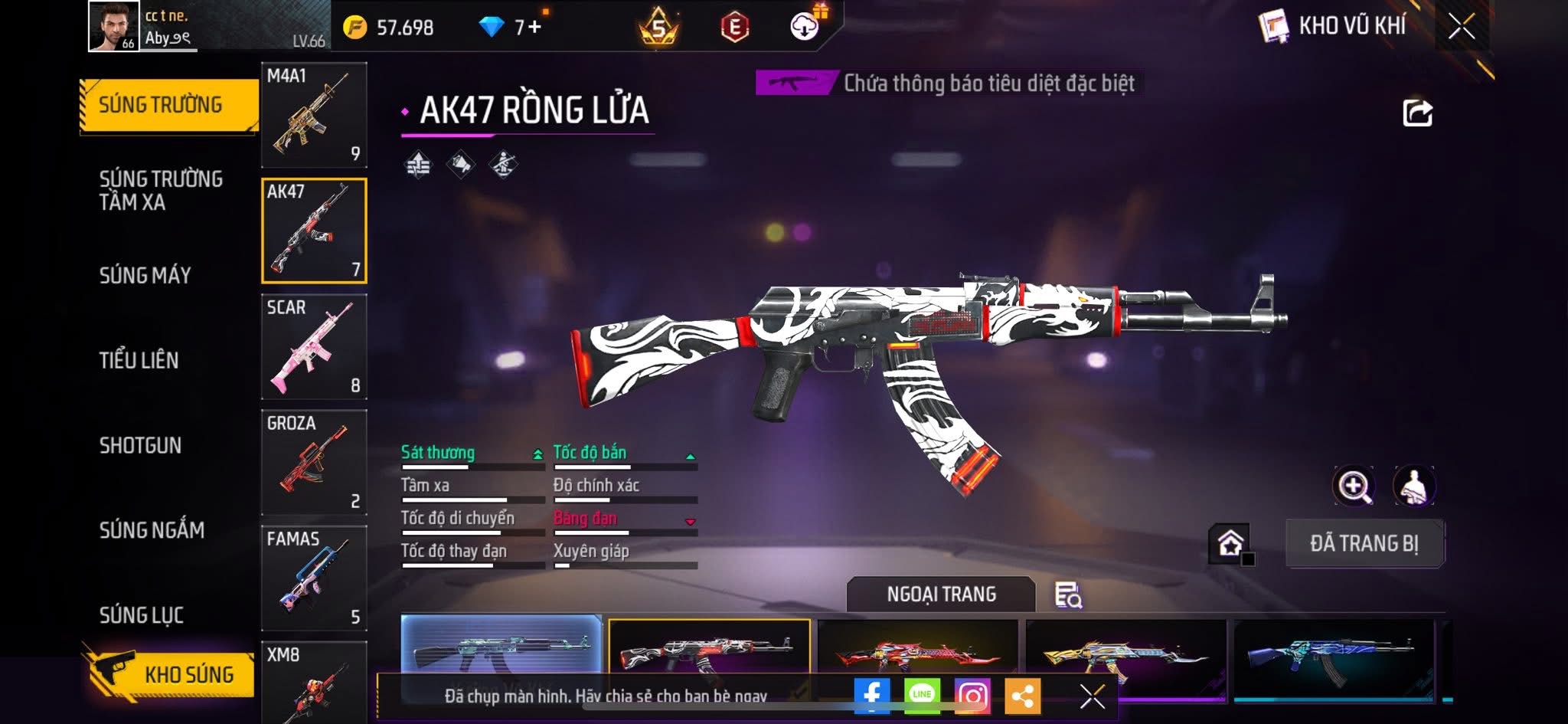The image size is (1568, 724).
Task: Add diamonds with the plus button
Action: pos(534,28)
